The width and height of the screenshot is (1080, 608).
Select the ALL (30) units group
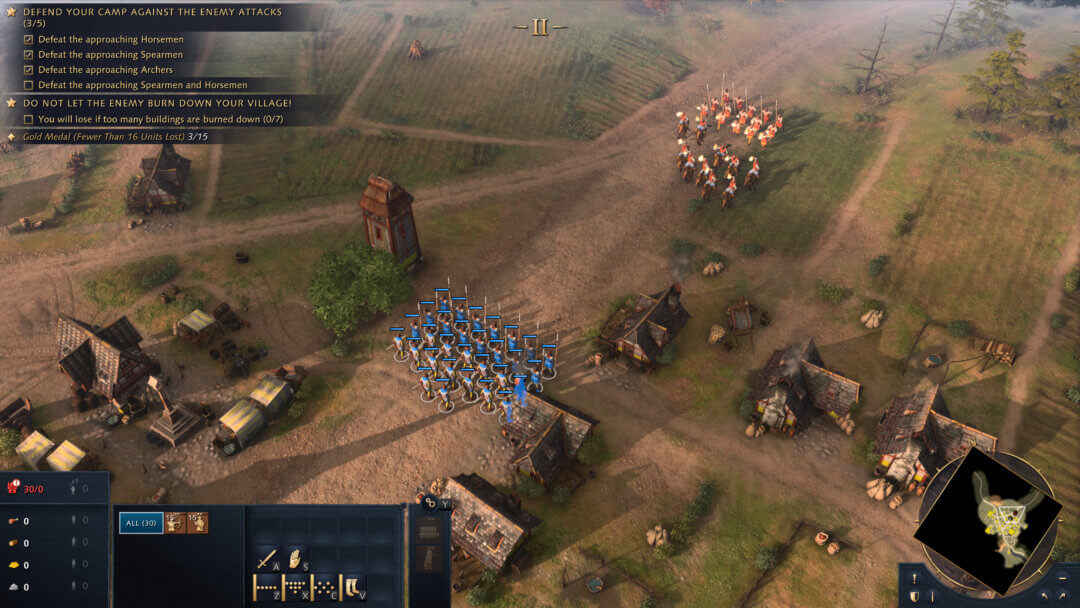[141, 522]
